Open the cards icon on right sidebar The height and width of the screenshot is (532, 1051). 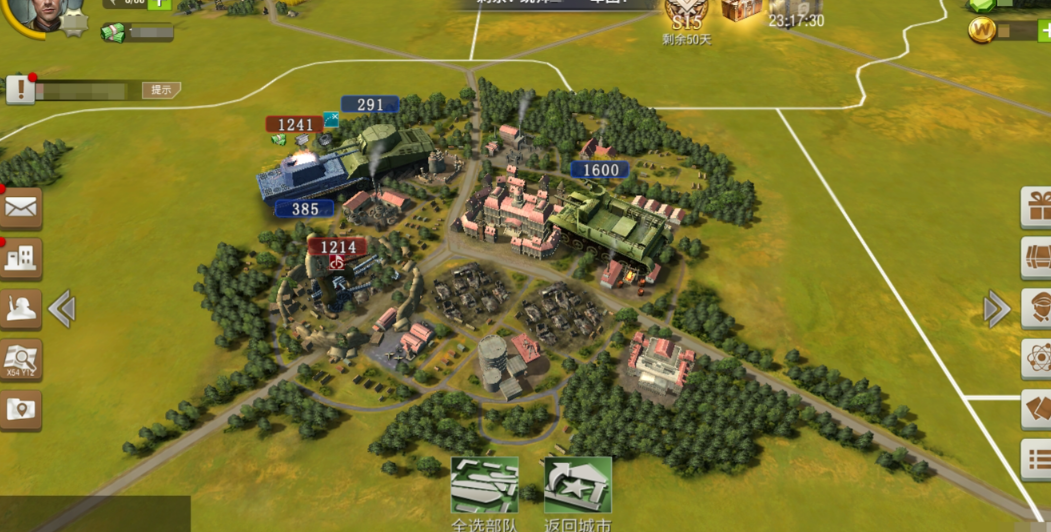coord(1037,410)
